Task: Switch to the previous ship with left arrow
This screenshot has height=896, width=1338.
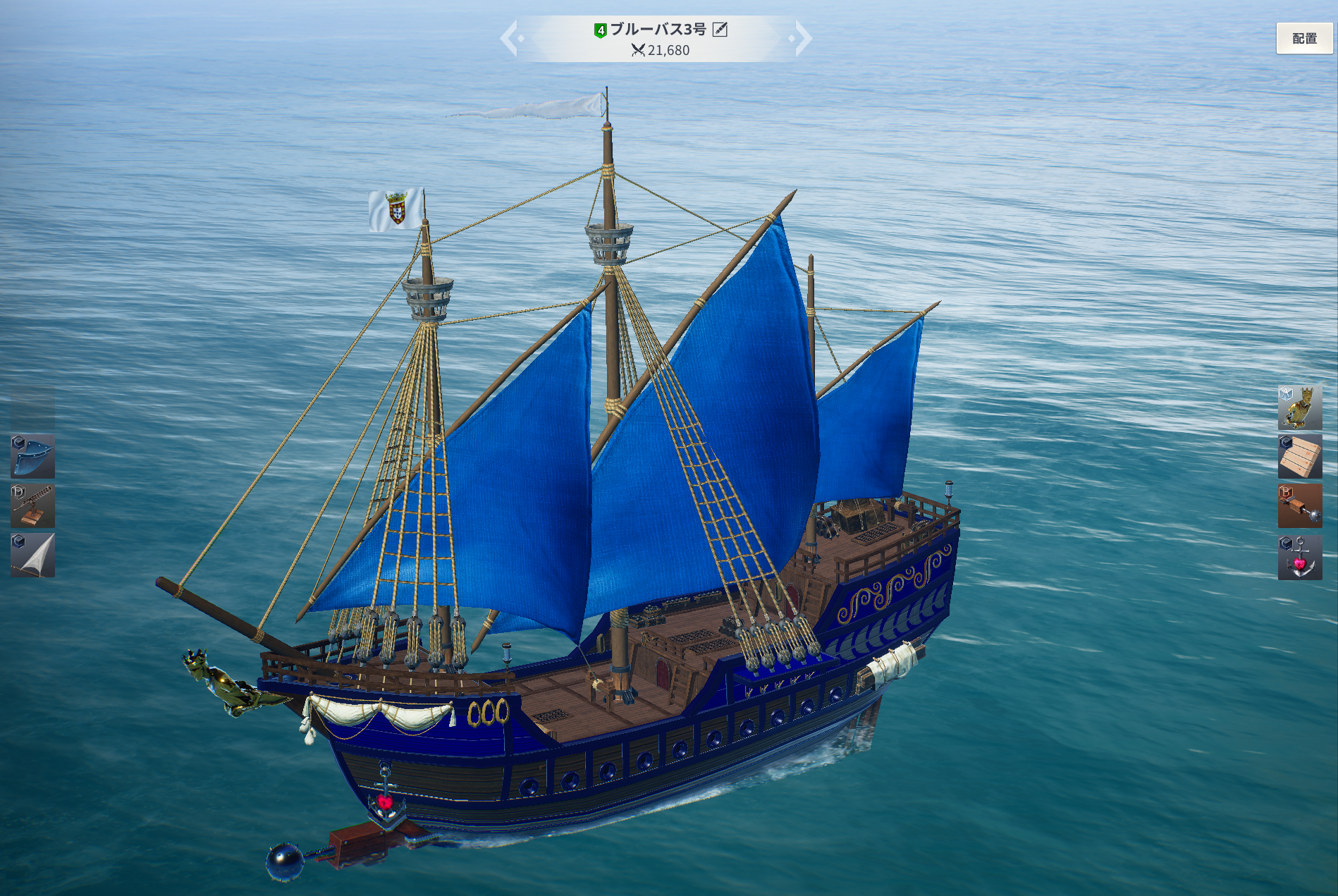Action: pyautogui.click(x=510, y=39)
